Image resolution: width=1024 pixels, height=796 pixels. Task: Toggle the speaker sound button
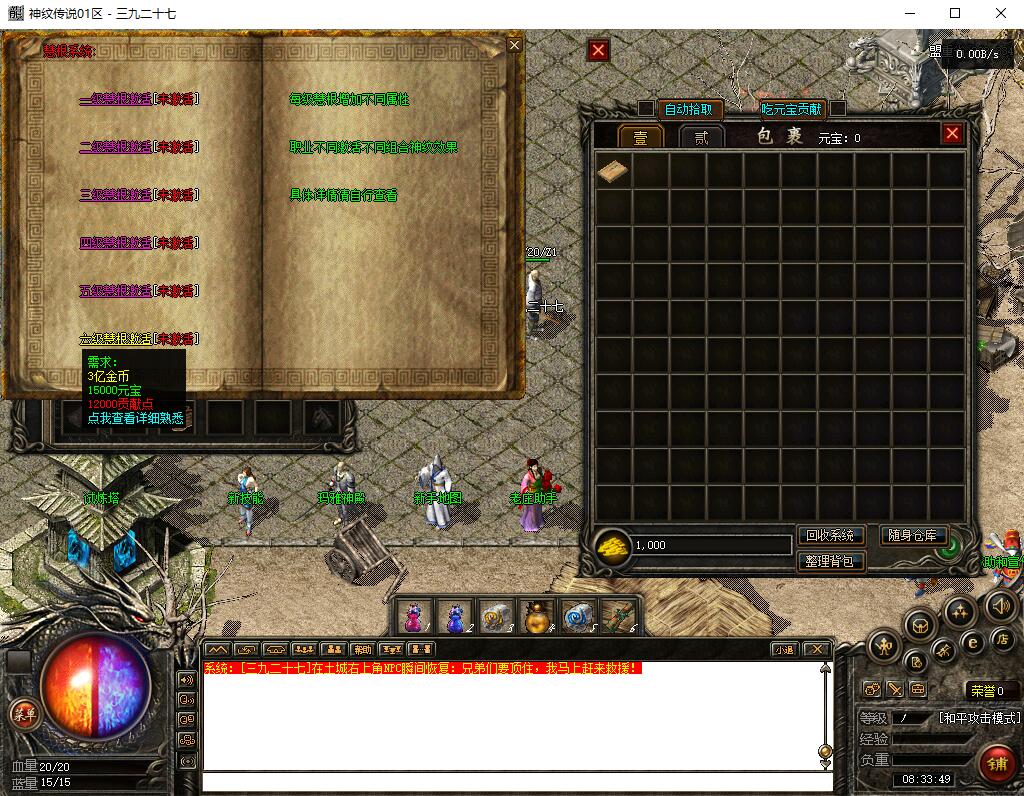(1000, 605)
